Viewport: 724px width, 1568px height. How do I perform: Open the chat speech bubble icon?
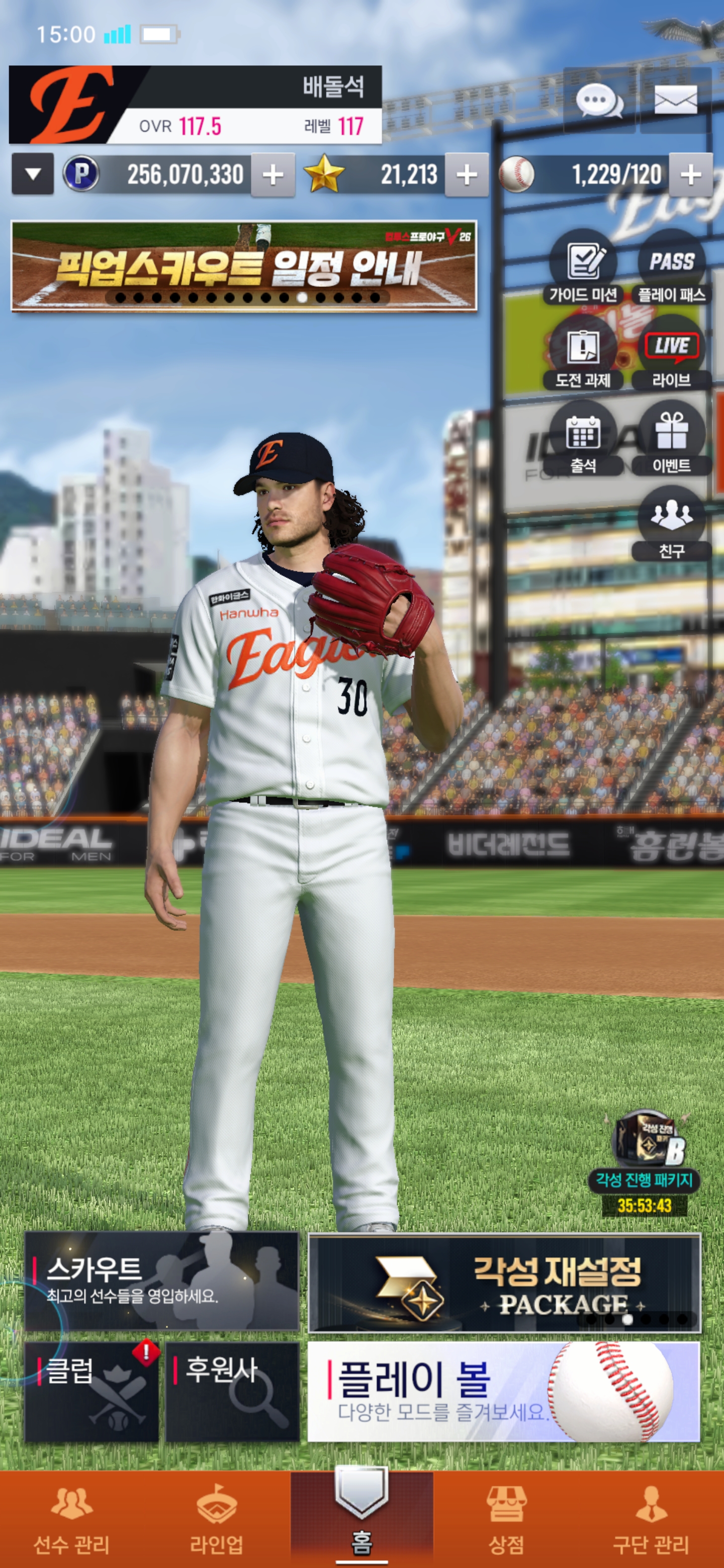point(599,101)
